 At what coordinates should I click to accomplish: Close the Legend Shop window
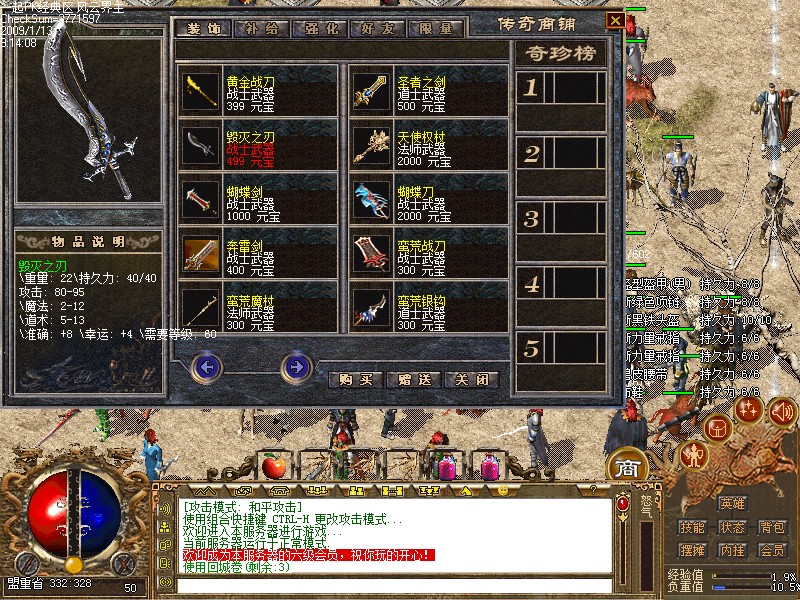616,20
